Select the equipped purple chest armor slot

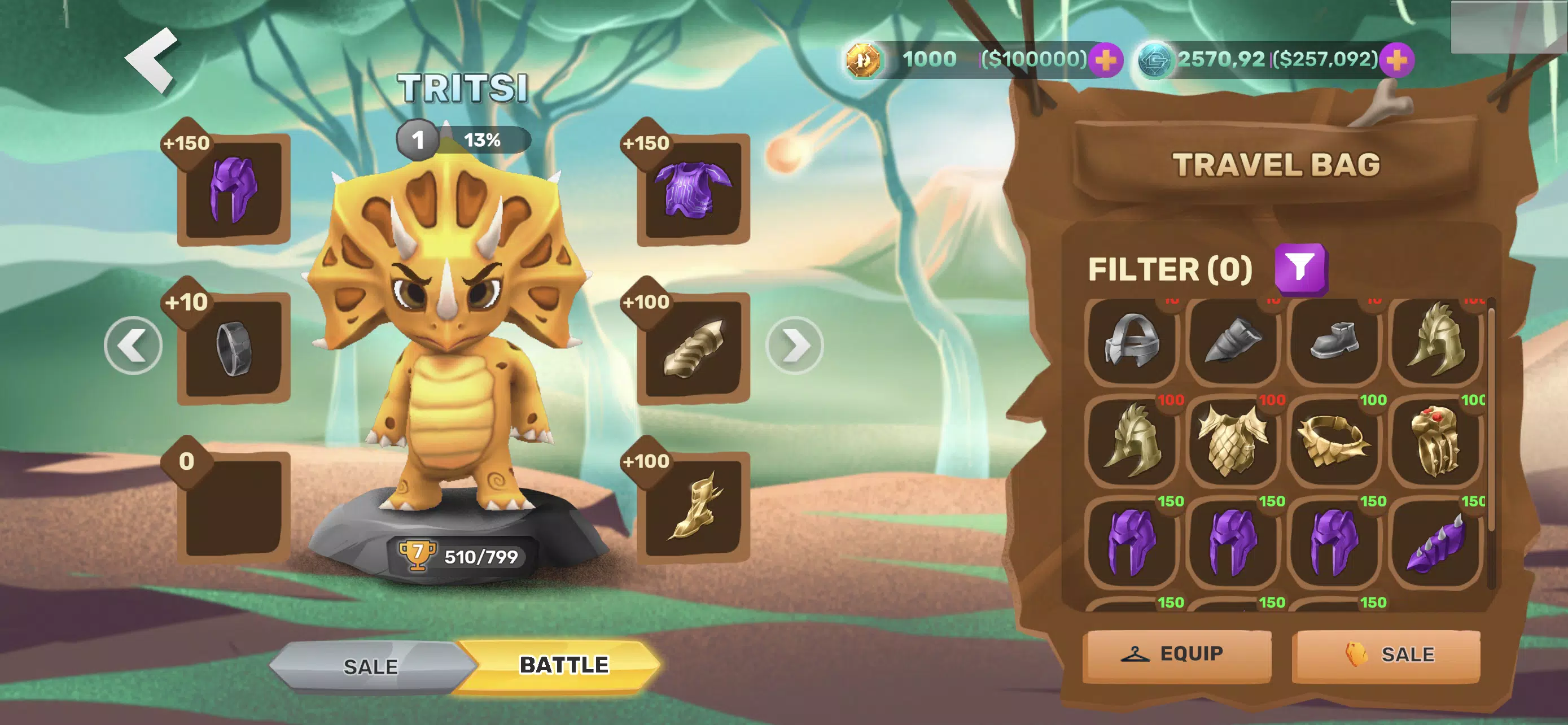693,190
